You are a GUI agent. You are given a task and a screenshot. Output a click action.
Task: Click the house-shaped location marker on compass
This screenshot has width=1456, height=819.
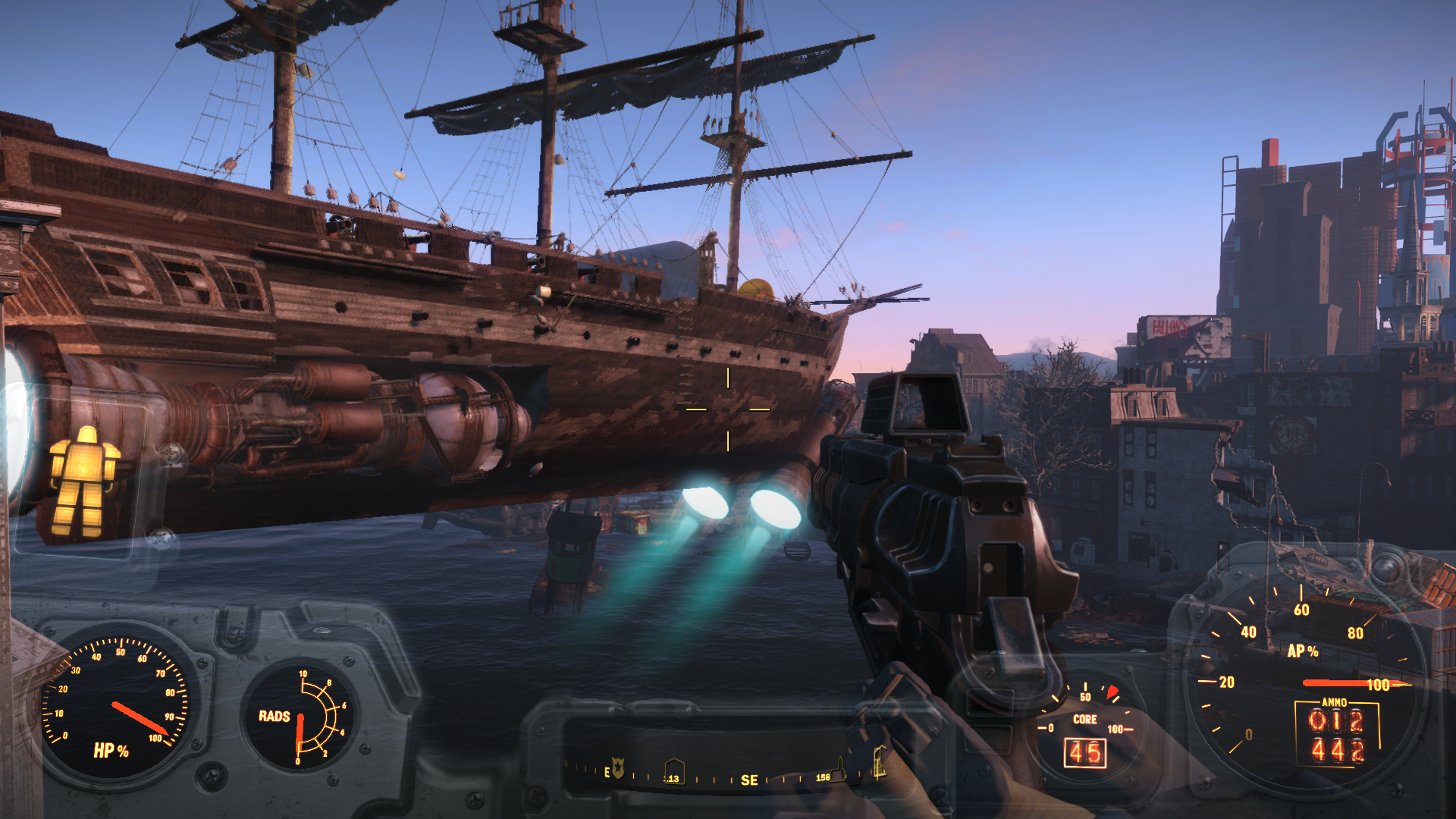coord(673,770)
